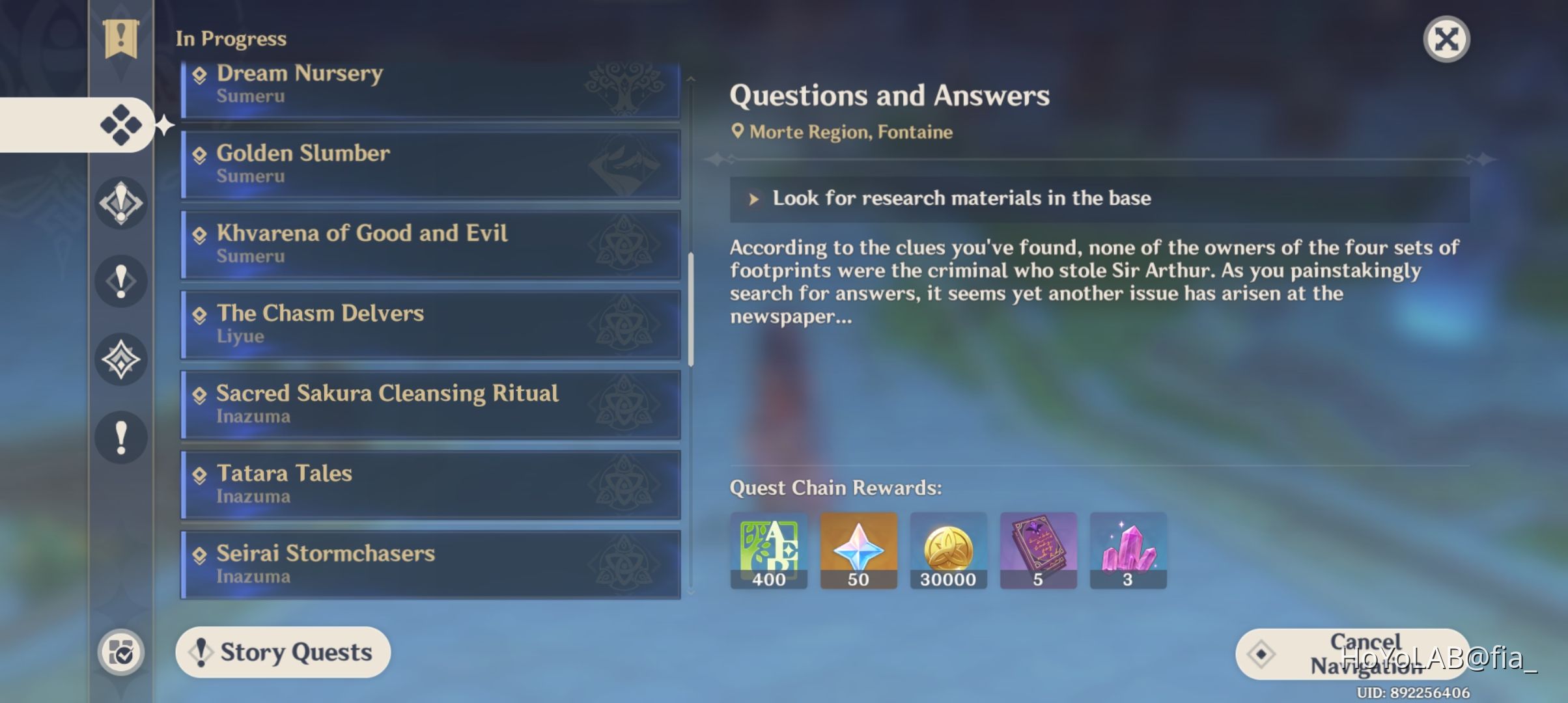The image size is (1568, 703).
Task: Select the star-shaped Event Quests icon
Action: [121, 359]
